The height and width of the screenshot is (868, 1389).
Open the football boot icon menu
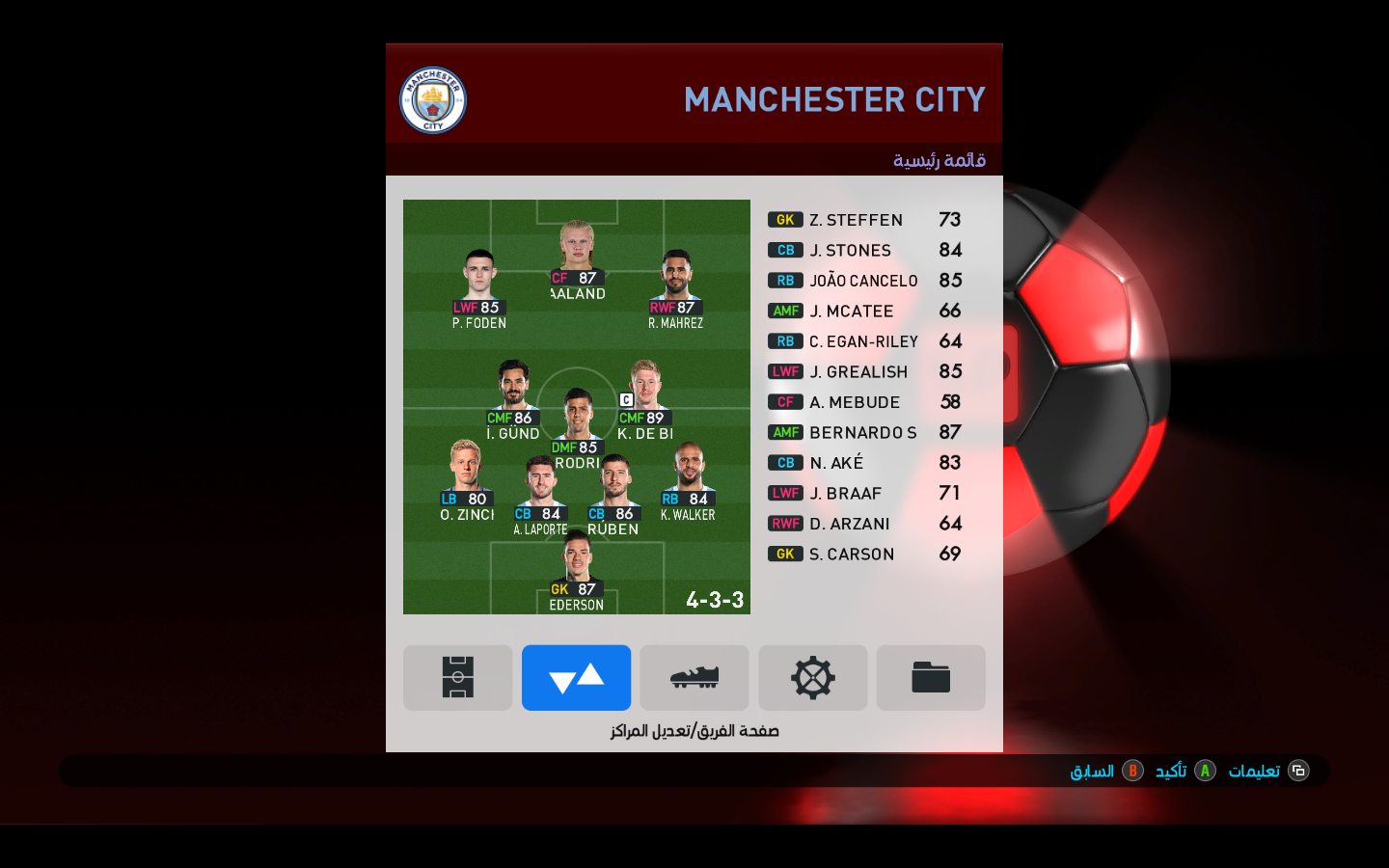(694, 677)
